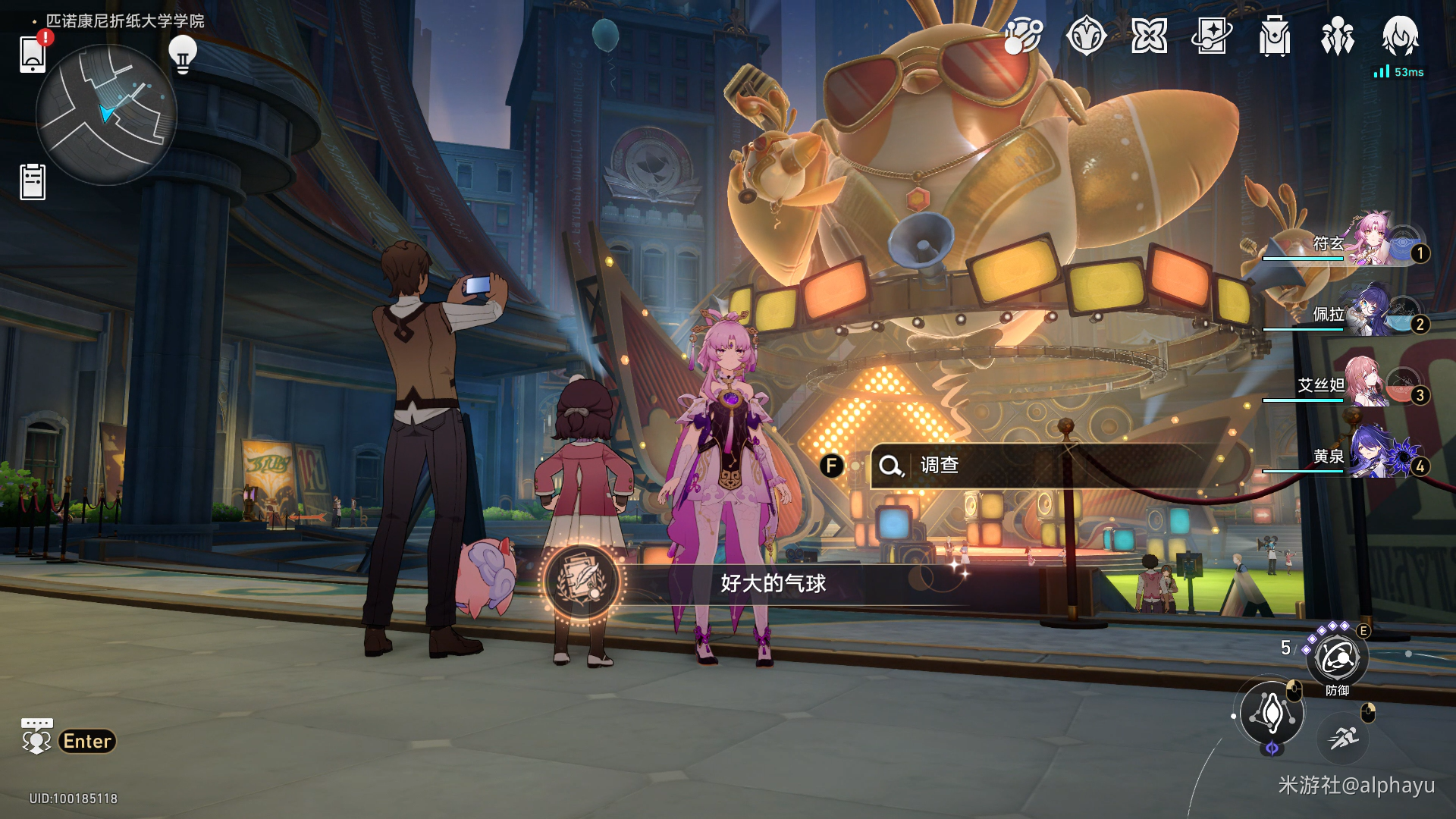This screenshot has width=1456, height=819.
Task: Toggle the sprint running icon
Action: click(1343, 736)
